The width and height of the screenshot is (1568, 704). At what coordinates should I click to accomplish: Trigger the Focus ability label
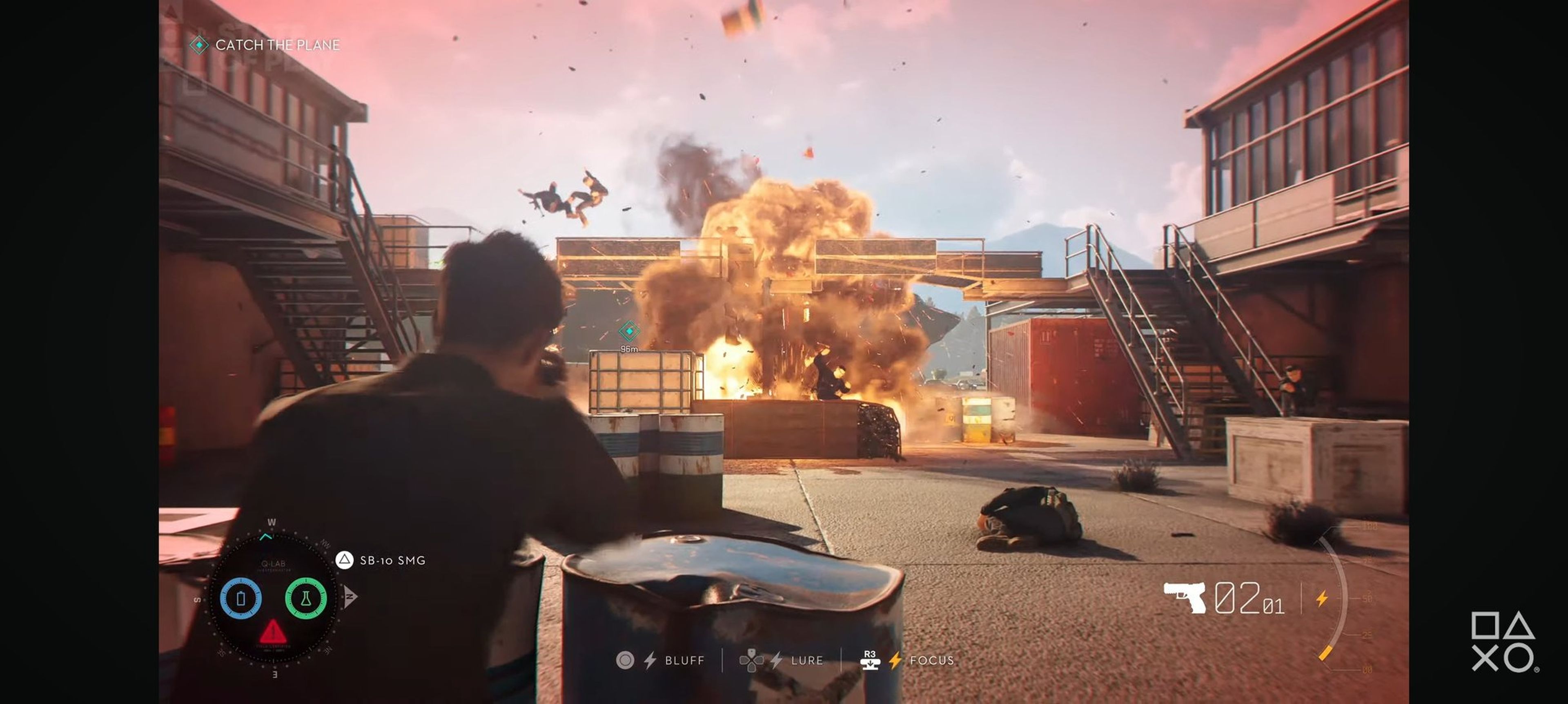point(931,660)
